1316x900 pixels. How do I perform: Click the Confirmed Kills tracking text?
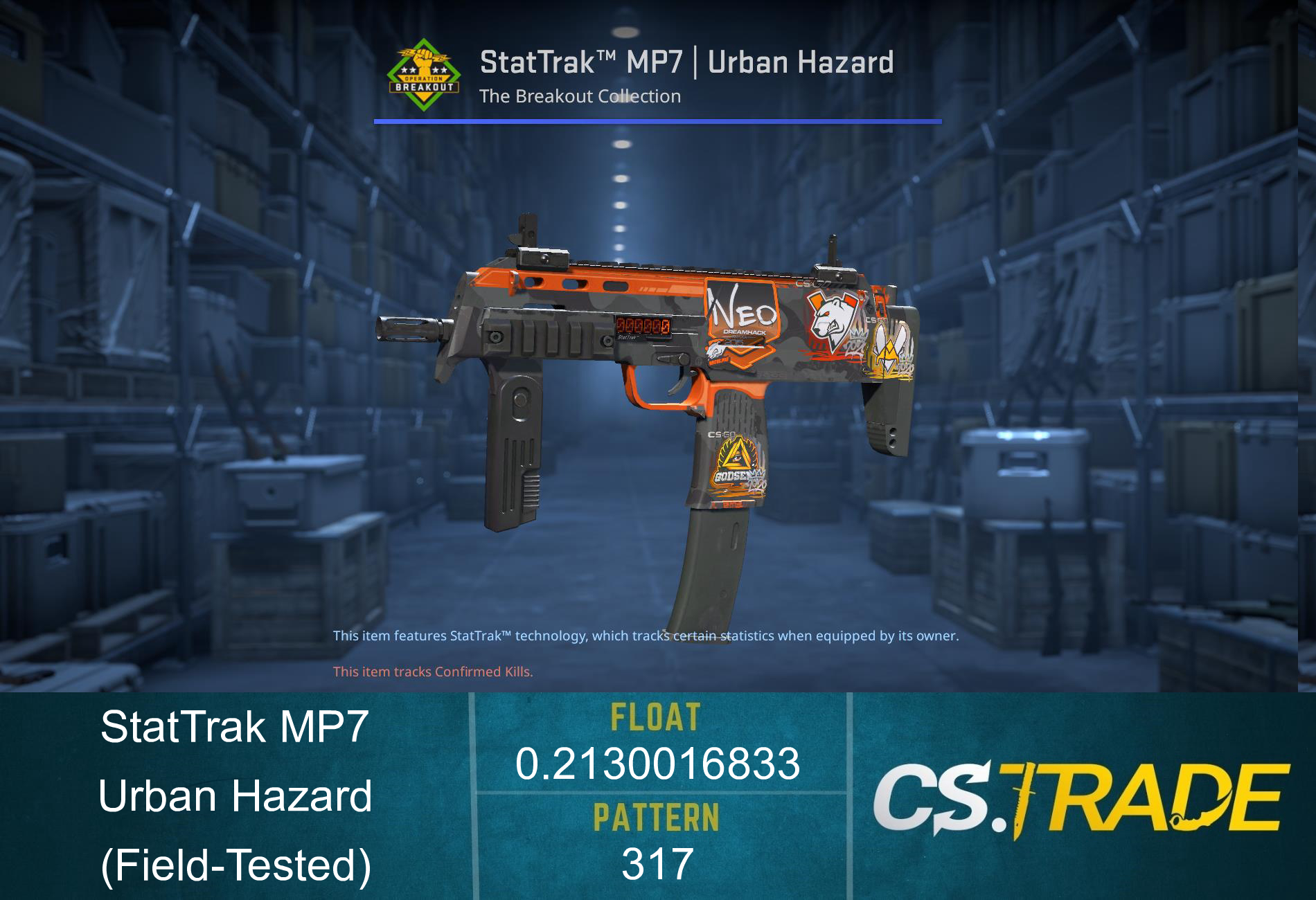click(433, 670)
